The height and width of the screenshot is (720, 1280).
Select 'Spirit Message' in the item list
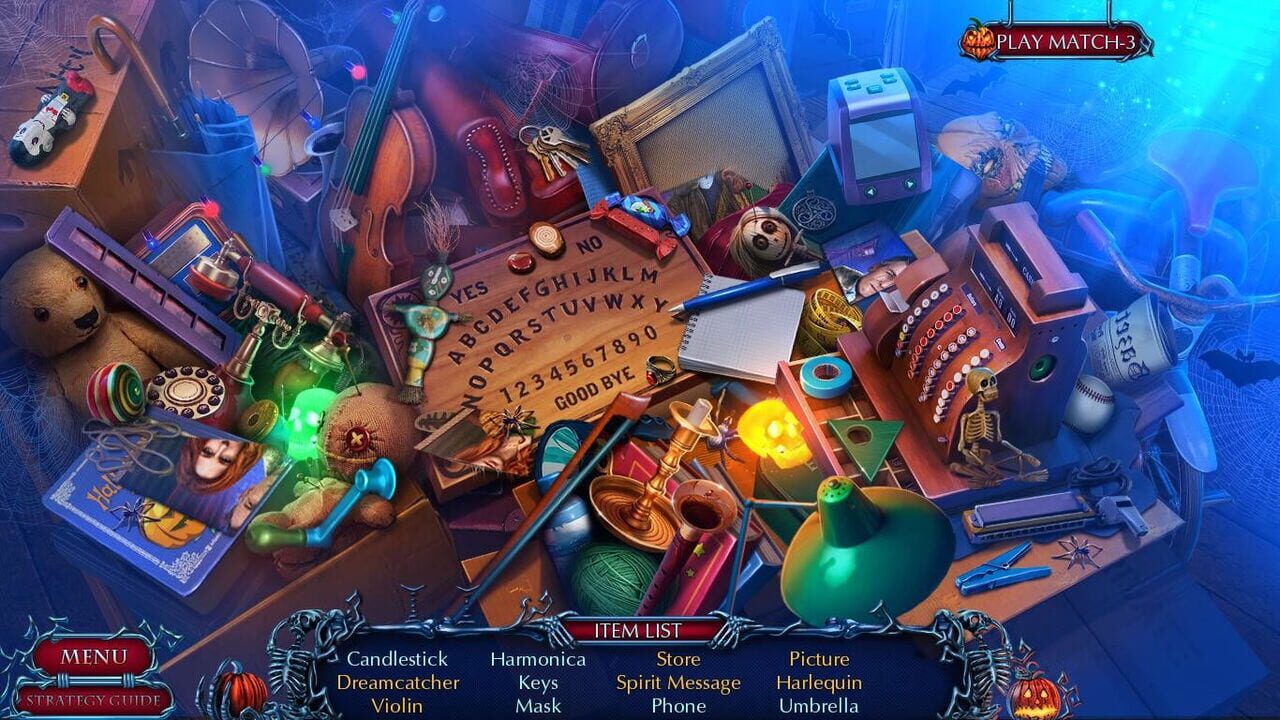tap(678, 683)
